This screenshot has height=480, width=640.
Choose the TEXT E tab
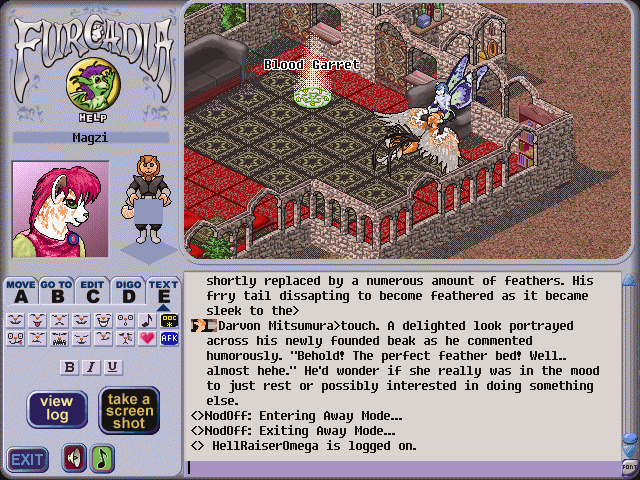[x=163, y=291]
